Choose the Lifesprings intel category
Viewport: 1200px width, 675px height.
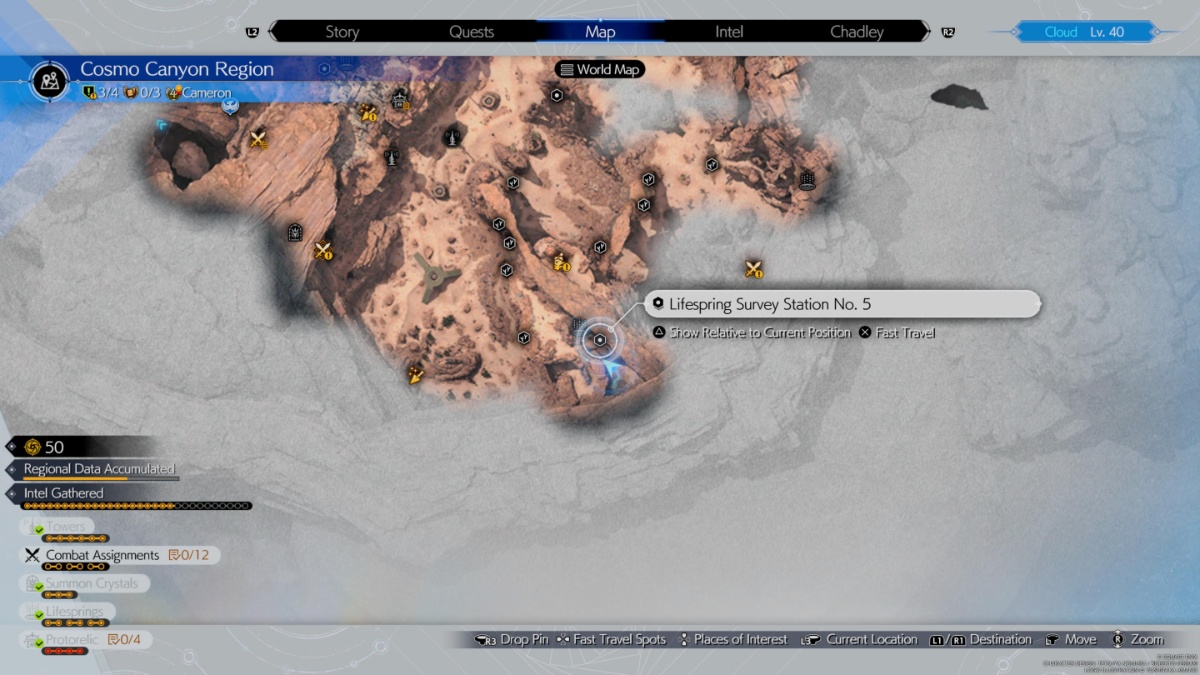click(74, 611)
